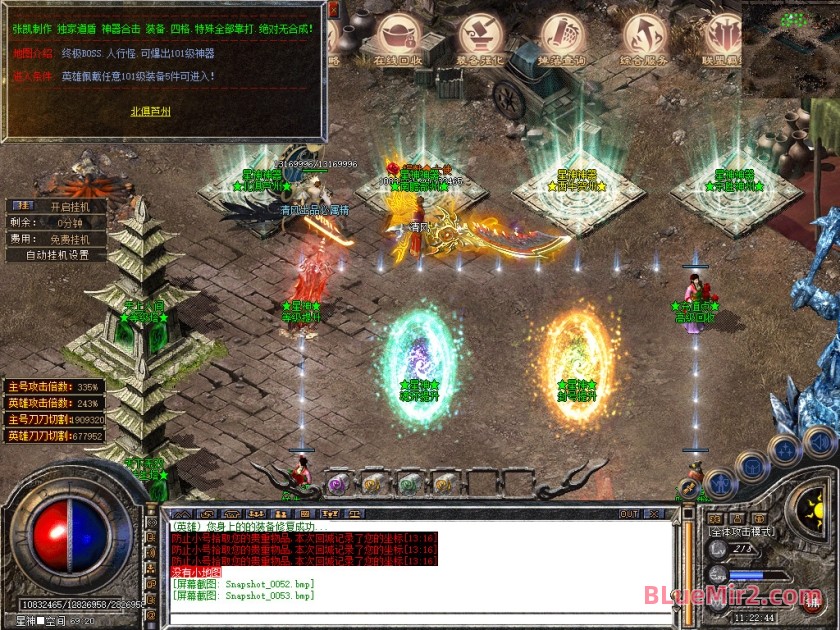Use the green potion in the belt

tap(407, 484)
